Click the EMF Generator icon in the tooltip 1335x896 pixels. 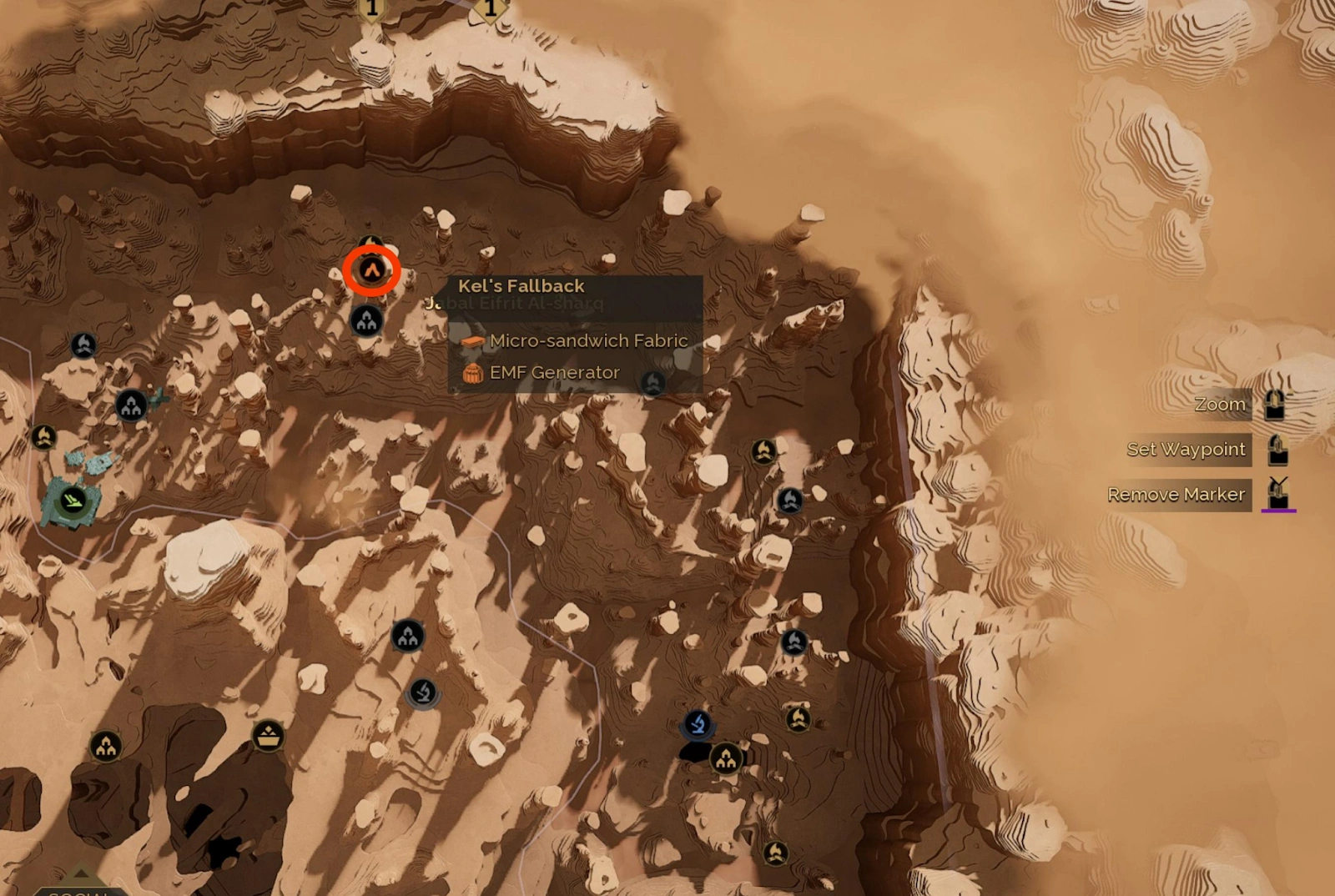(x=473, y=373)
